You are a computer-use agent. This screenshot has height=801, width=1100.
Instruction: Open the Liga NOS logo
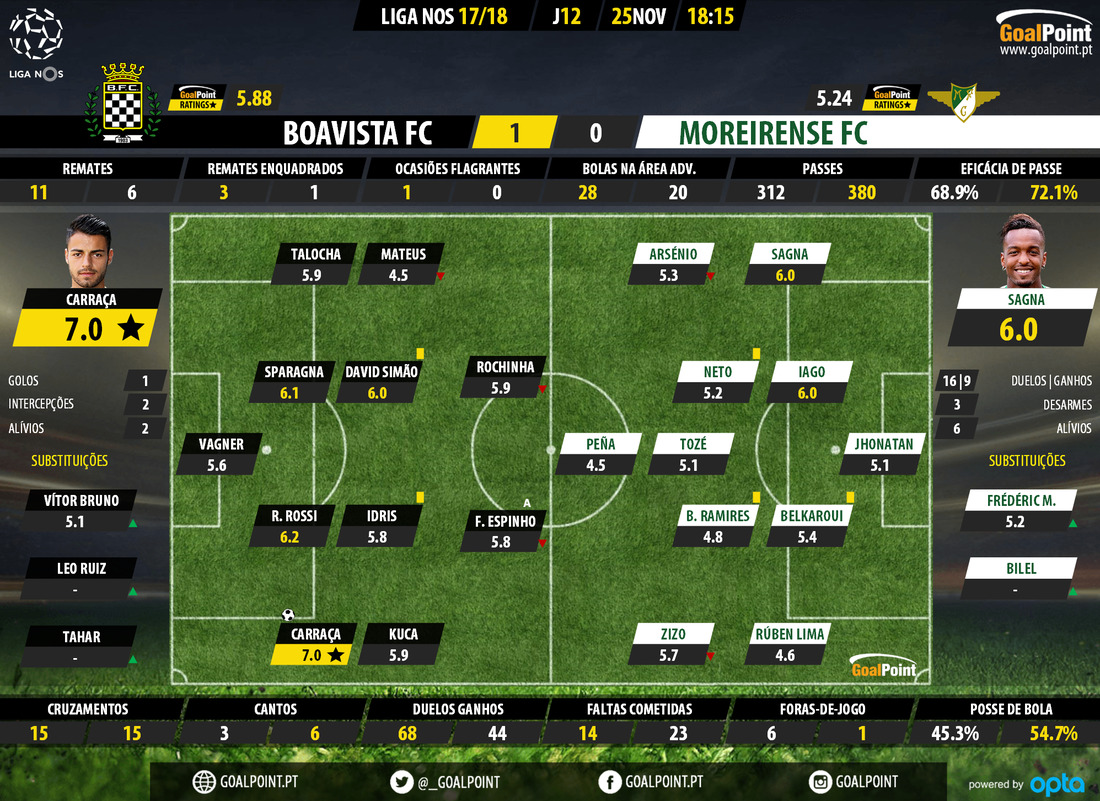[x=36, y=42]
